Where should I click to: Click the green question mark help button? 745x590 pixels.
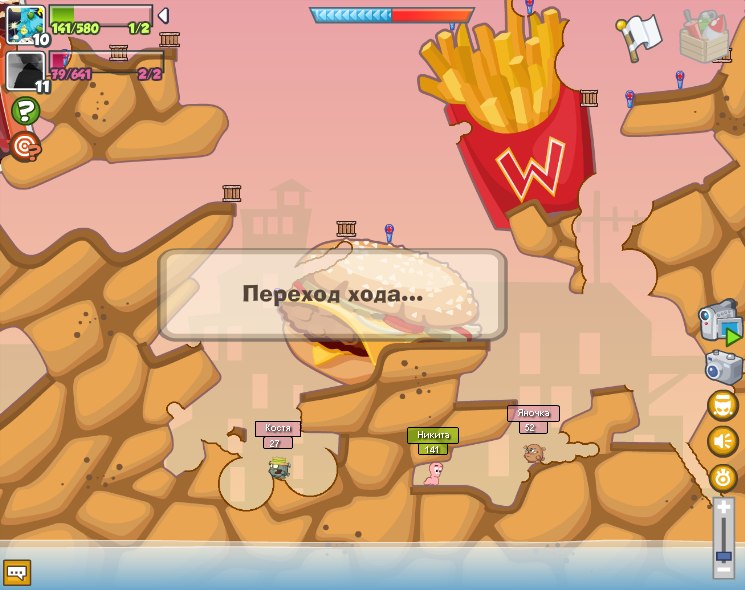coord(26,110)
